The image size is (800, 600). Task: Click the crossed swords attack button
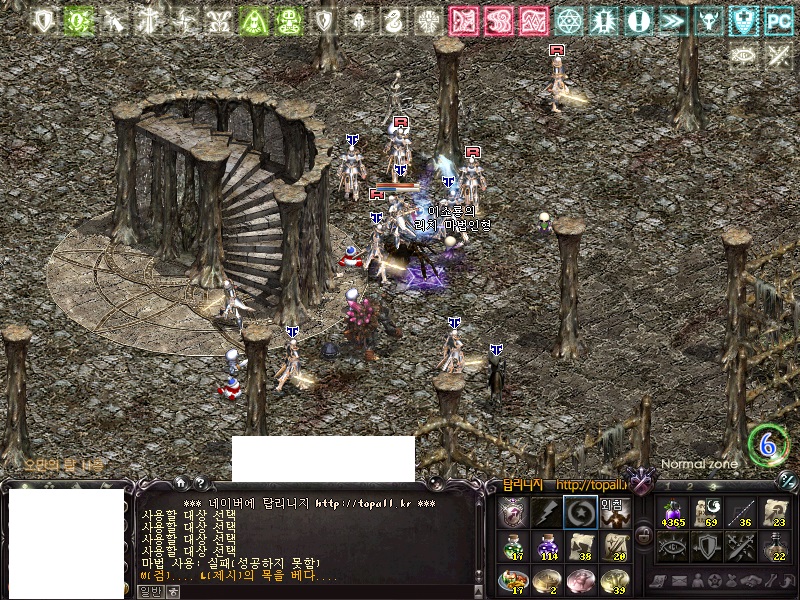(741, 546)
